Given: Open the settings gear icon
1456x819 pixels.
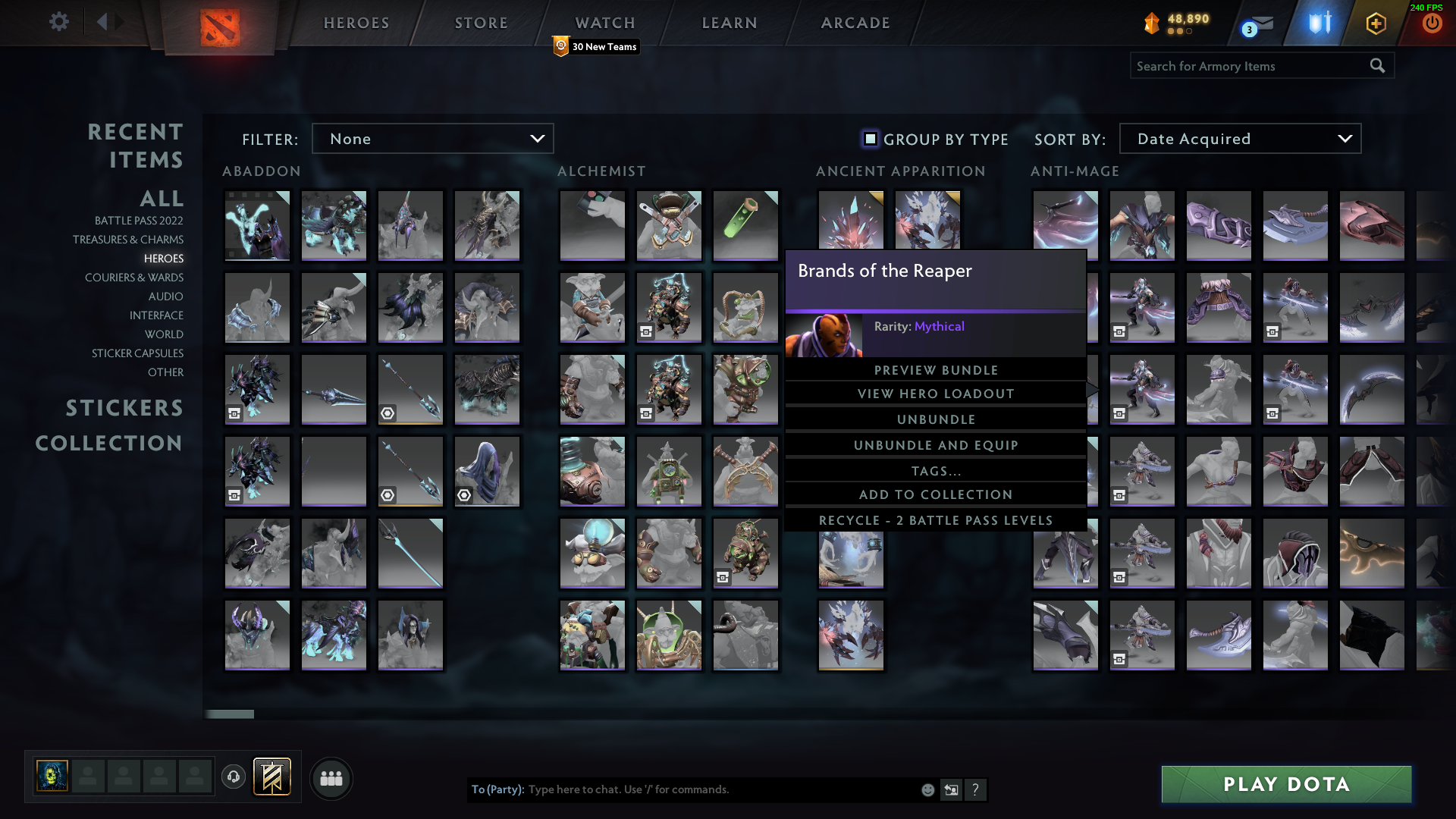Looking at the screenshot, I should click(58, 22).
